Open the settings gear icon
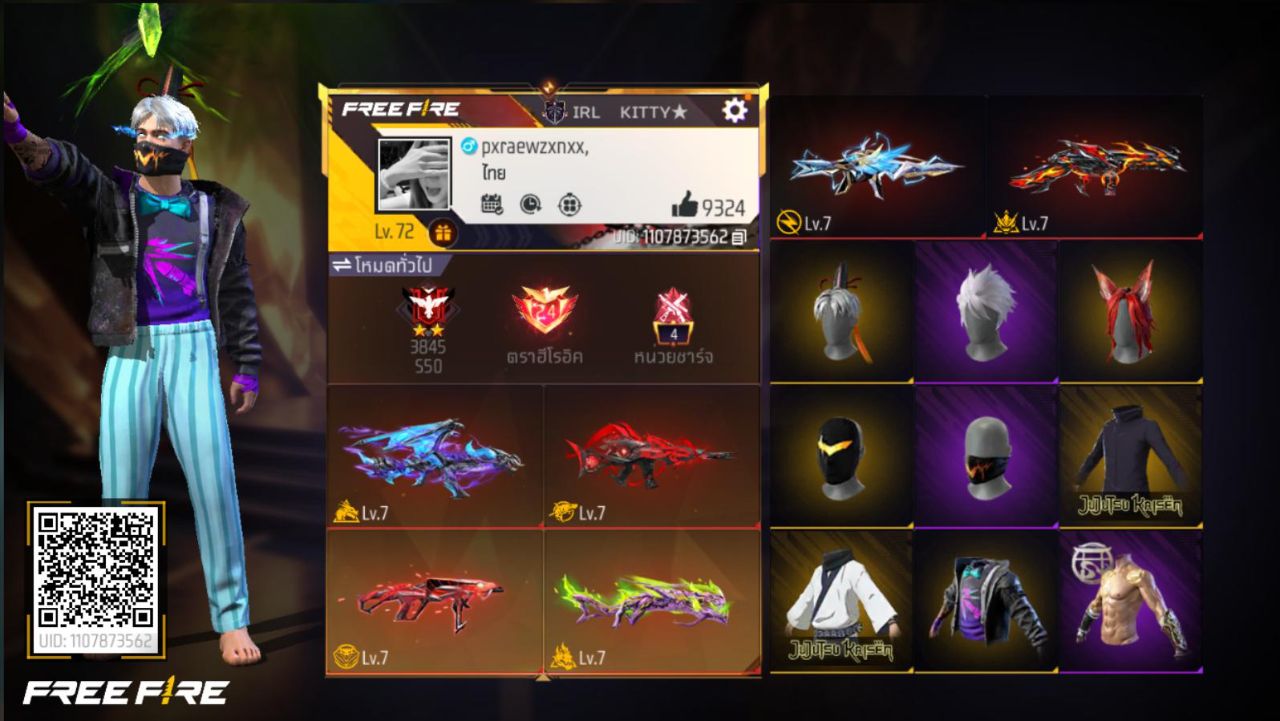The width and height of the screenshot is (1280, 721). tap(735, 112)
